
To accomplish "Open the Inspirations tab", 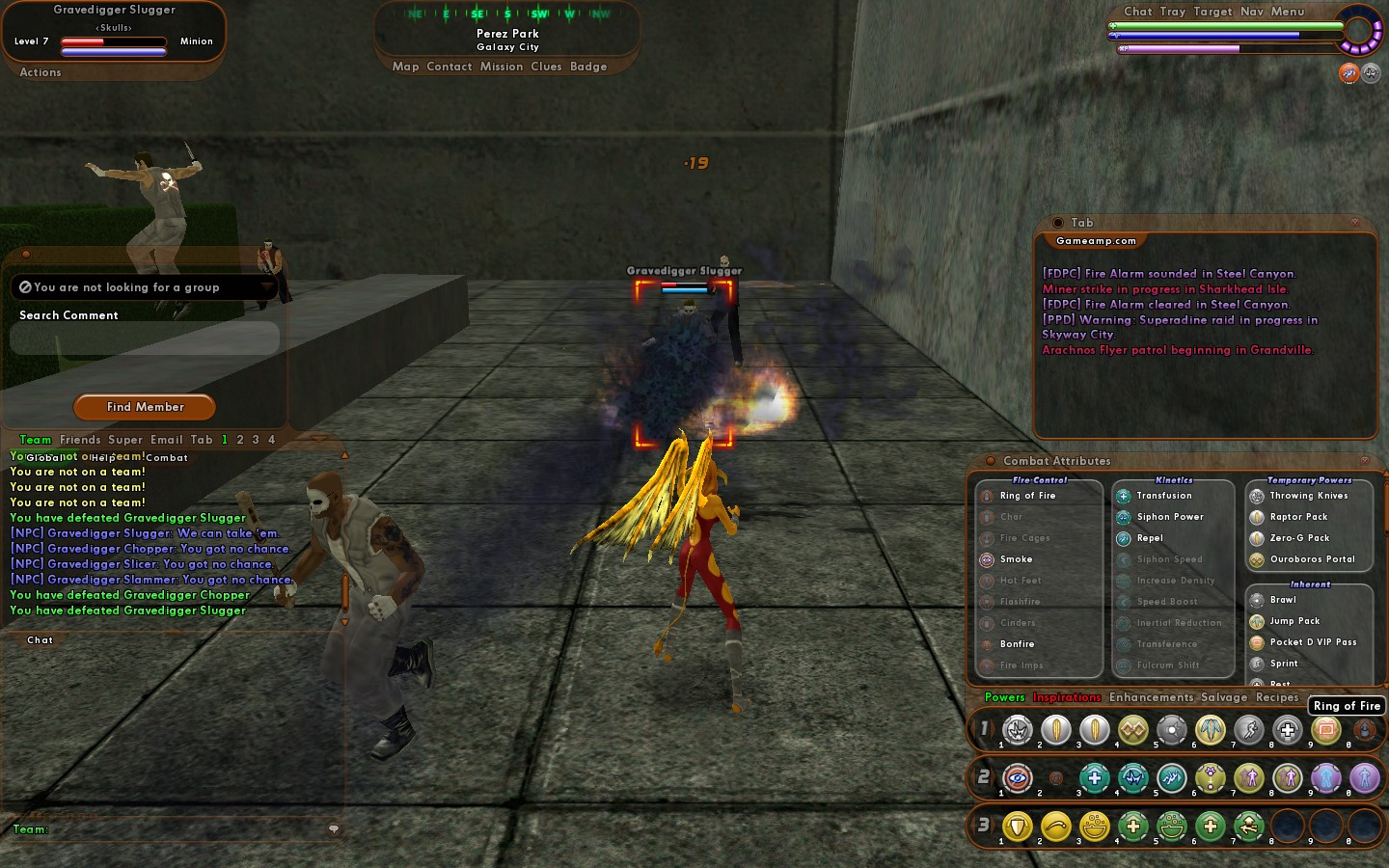I will [1066, 697].
